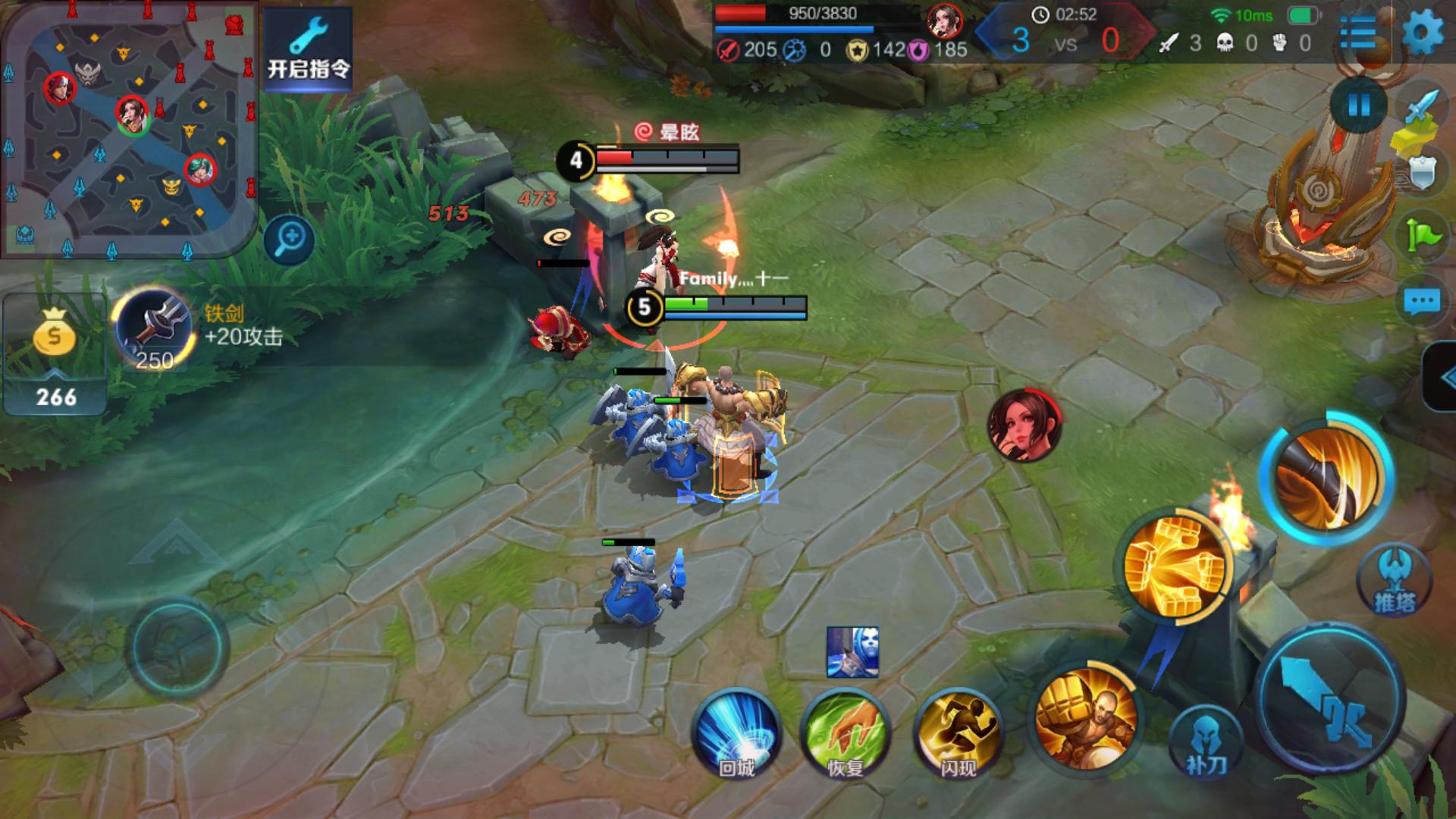The image size is (1456, 819).
Task: Pause the game
Action: tap(1357, 105)
